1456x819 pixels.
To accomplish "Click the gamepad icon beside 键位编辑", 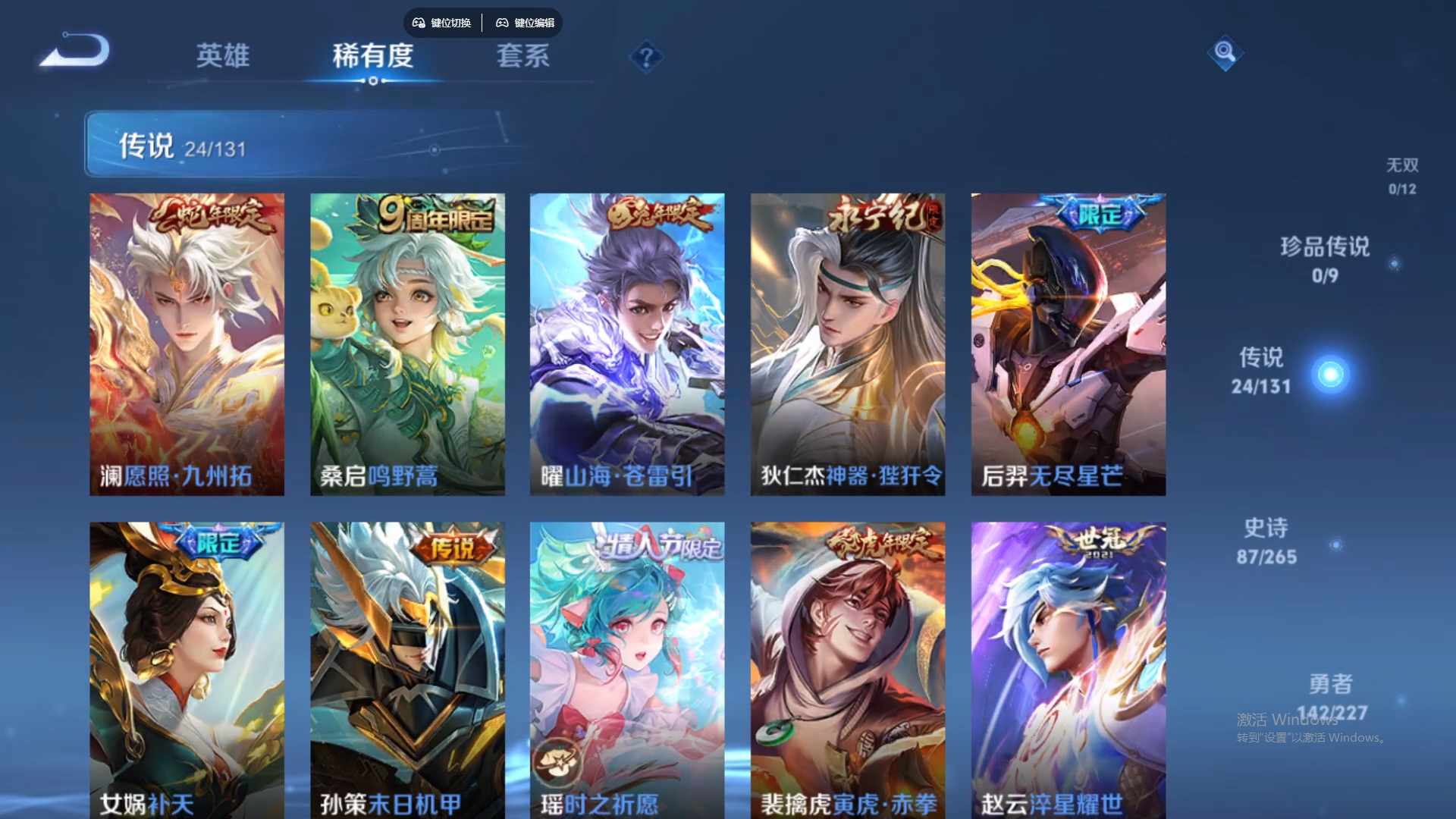I will coord(502,23).
